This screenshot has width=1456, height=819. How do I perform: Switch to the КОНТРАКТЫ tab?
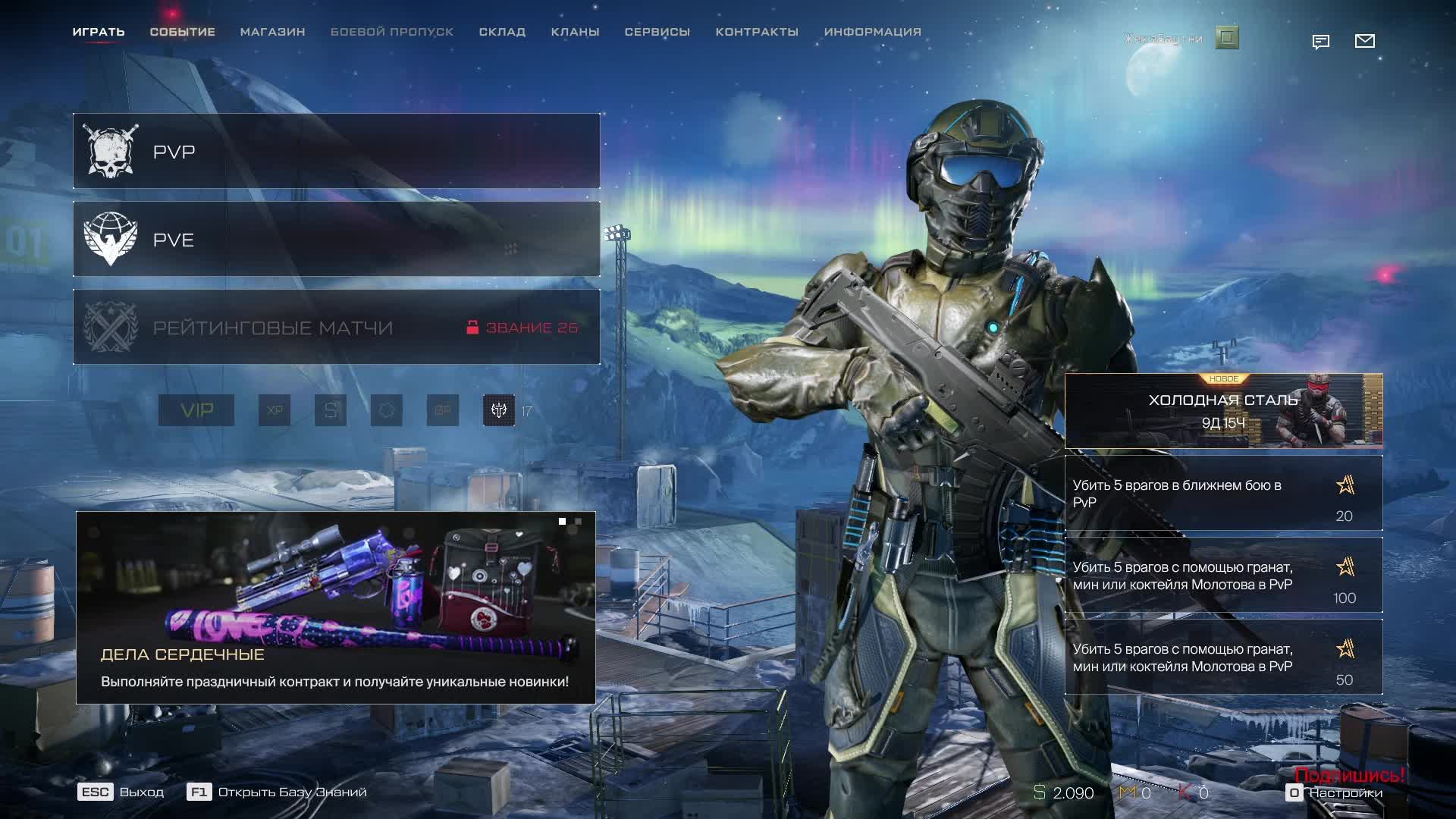click(x=757, y=32)
